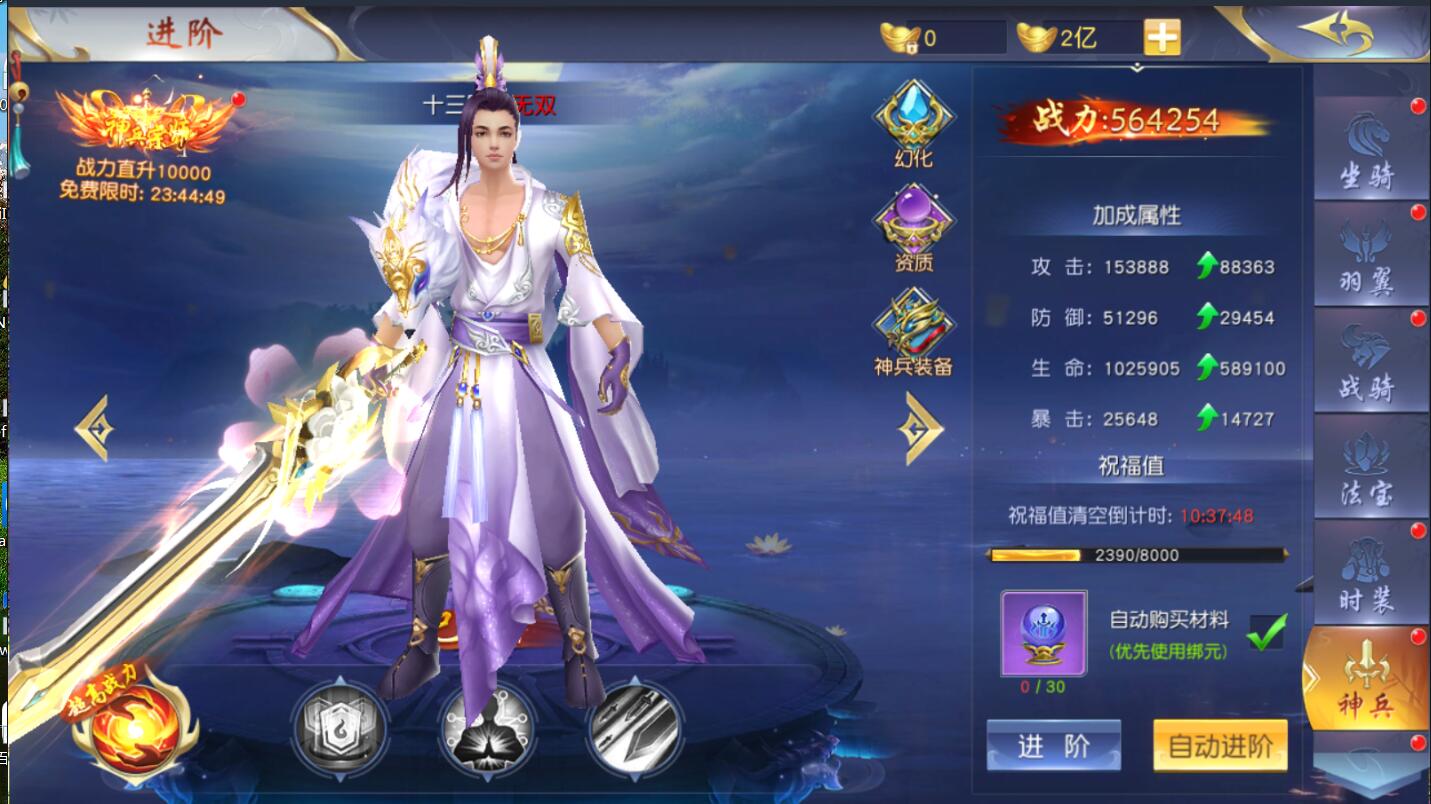1431x804 pixels.
Task: Click the 进阶 advance button
Action: [1053, 746]
